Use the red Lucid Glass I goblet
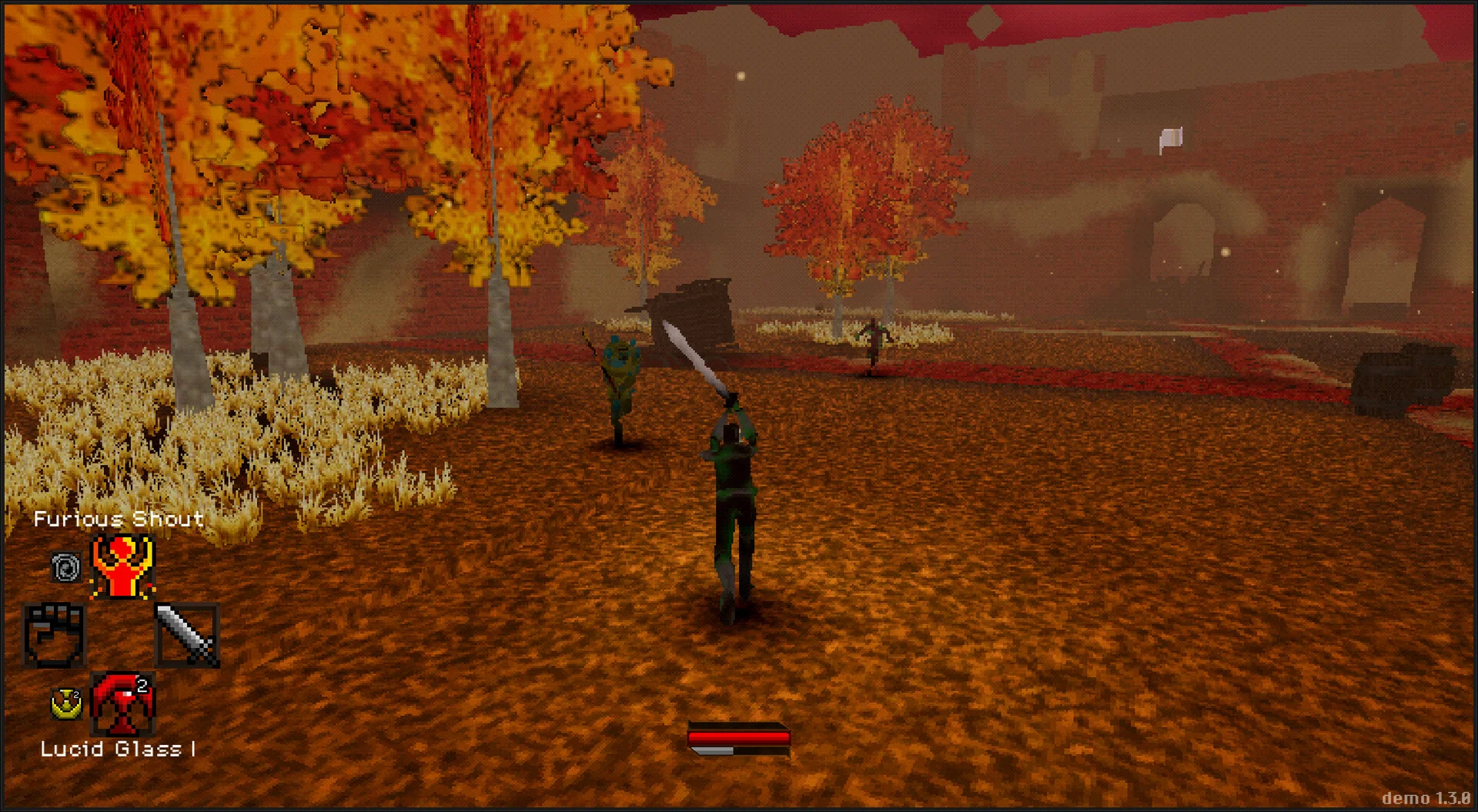1478x812 pixels. tap(123, 704)
